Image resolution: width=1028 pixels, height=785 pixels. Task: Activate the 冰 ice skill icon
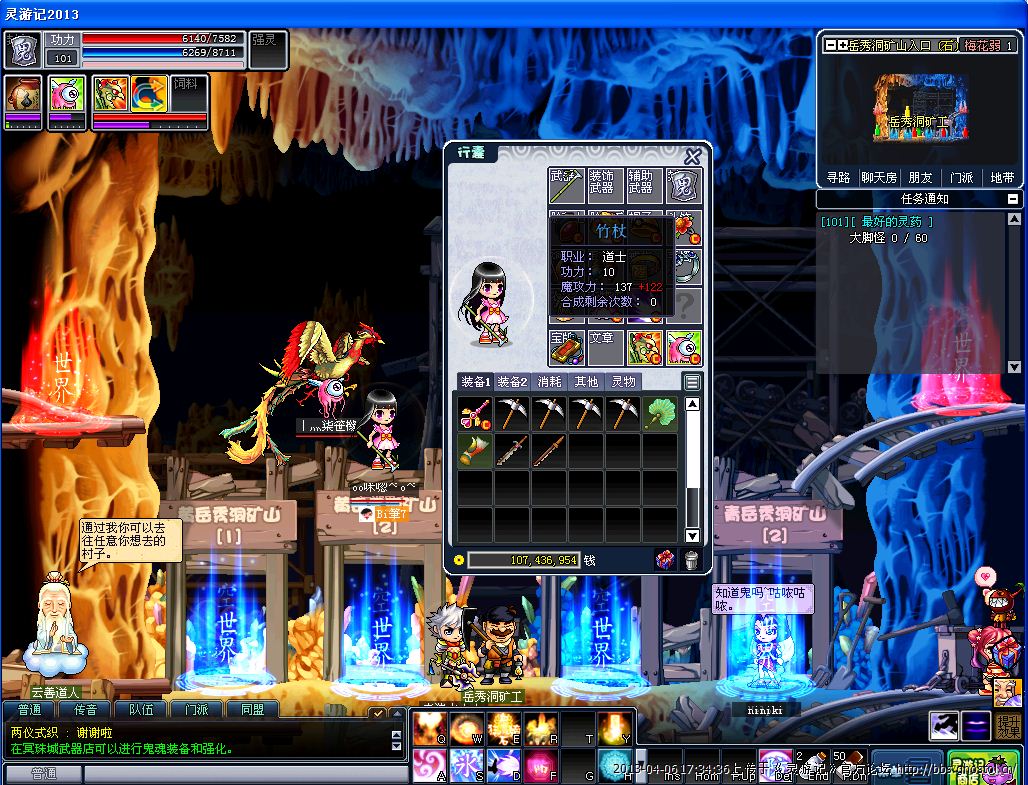click(465, 765)
